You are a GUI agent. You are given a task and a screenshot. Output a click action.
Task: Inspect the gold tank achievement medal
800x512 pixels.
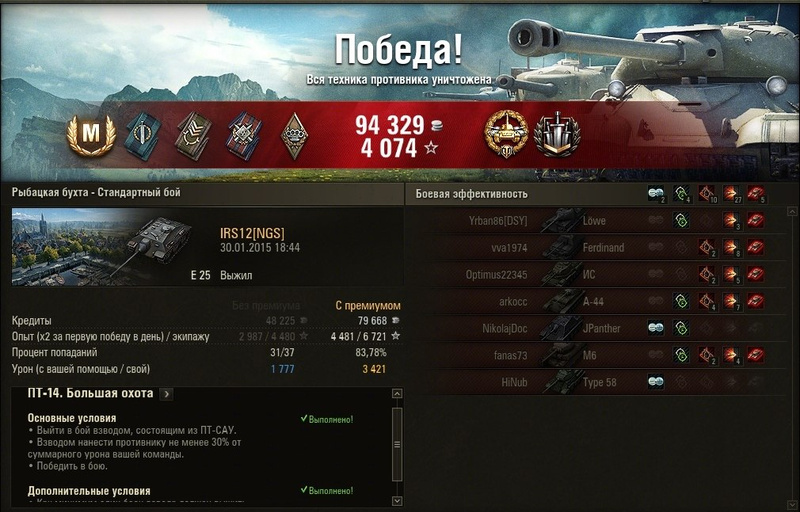[x=506, y=135]
